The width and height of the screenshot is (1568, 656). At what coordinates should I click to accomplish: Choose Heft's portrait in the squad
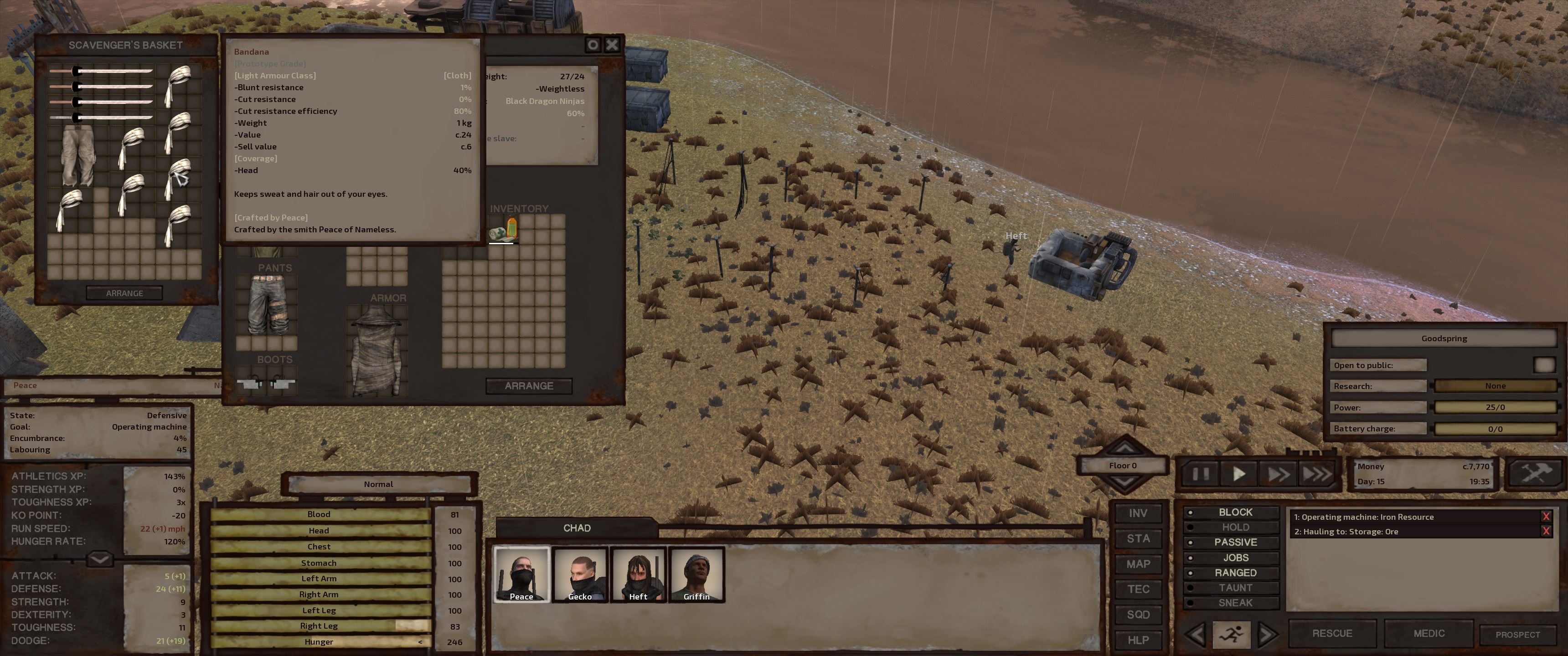pos(638,574)
